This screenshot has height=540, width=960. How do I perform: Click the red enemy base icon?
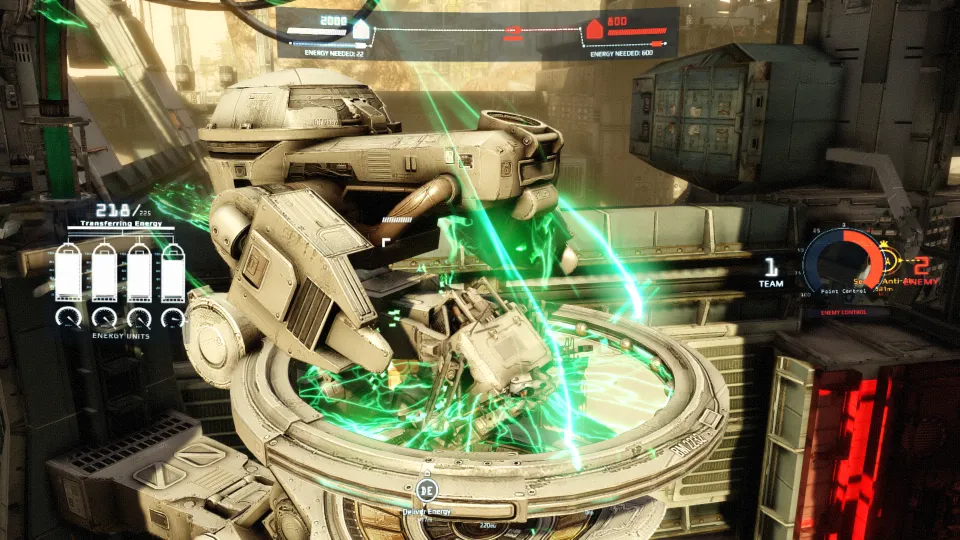tap(595, 31)
